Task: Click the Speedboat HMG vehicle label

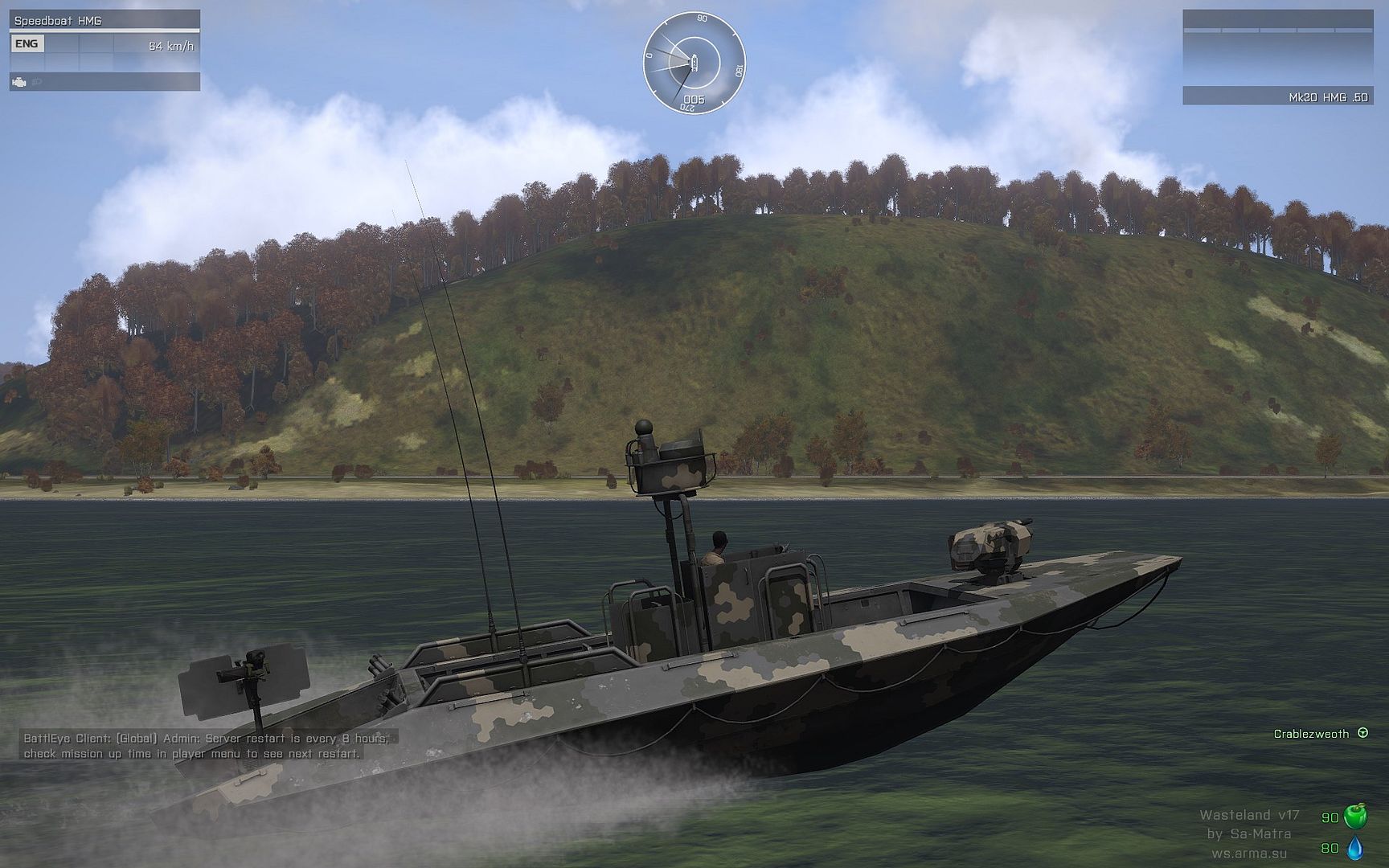Action: [x=58, y=20]
